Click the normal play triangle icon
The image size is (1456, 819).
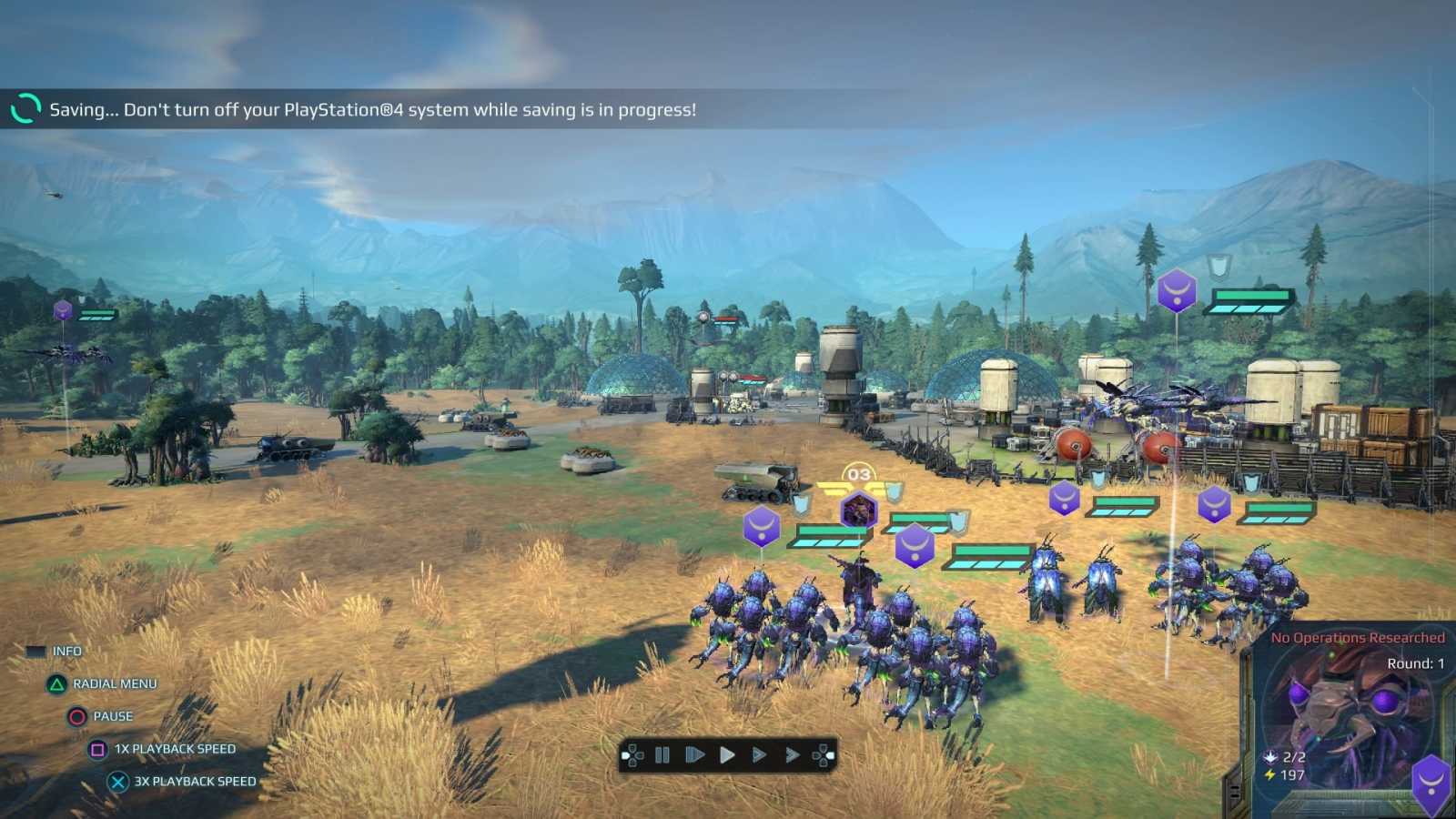click(726, 753)
